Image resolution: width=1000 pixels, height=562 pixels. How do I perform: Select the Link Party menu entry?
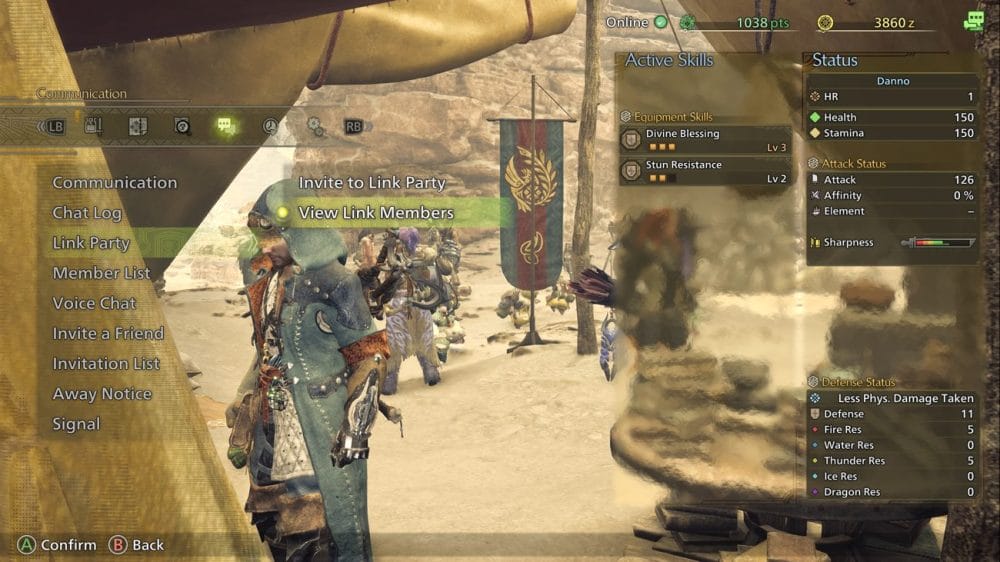[91, 243]
